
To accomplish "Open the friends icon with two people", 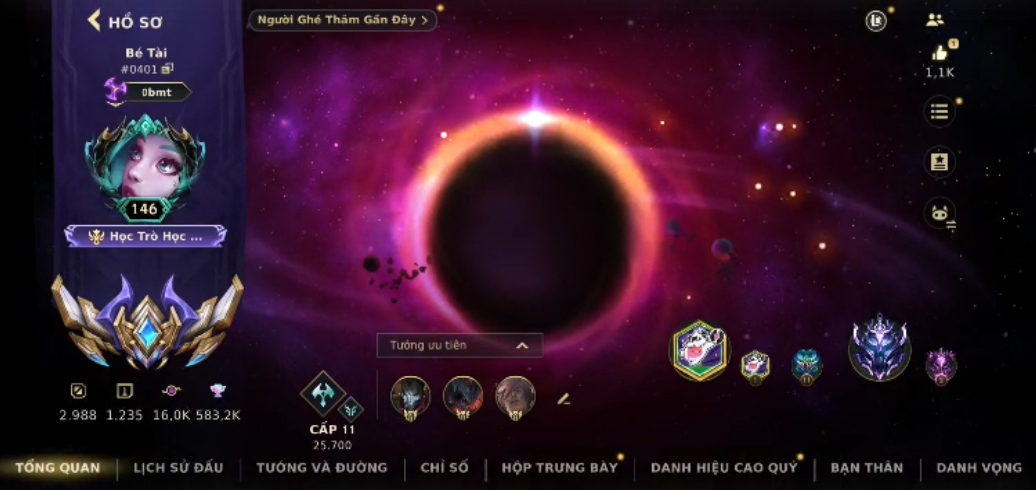I will (x=935, y=20).
